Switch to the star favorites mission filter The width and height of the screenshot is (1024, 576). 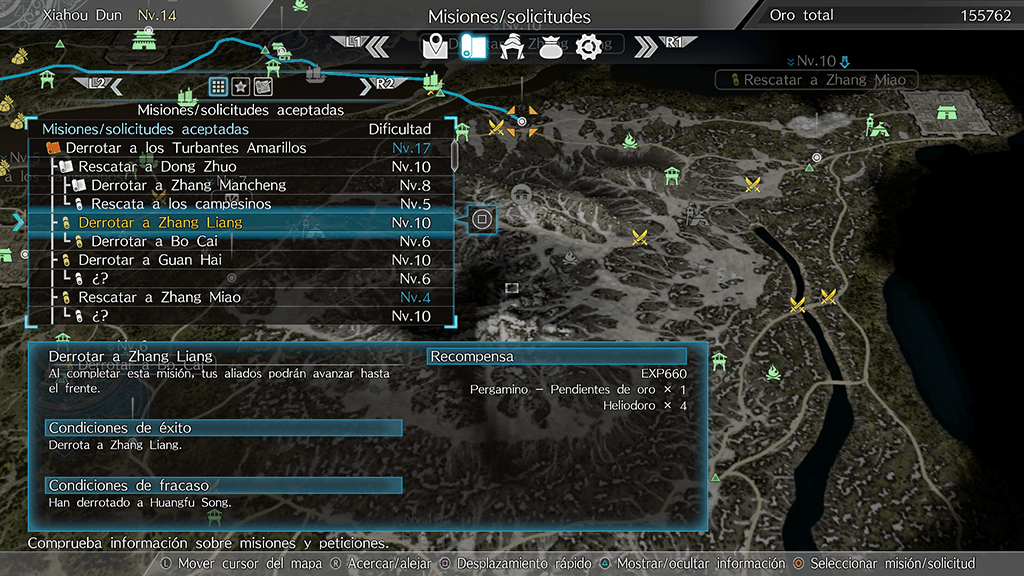[241, 85]
